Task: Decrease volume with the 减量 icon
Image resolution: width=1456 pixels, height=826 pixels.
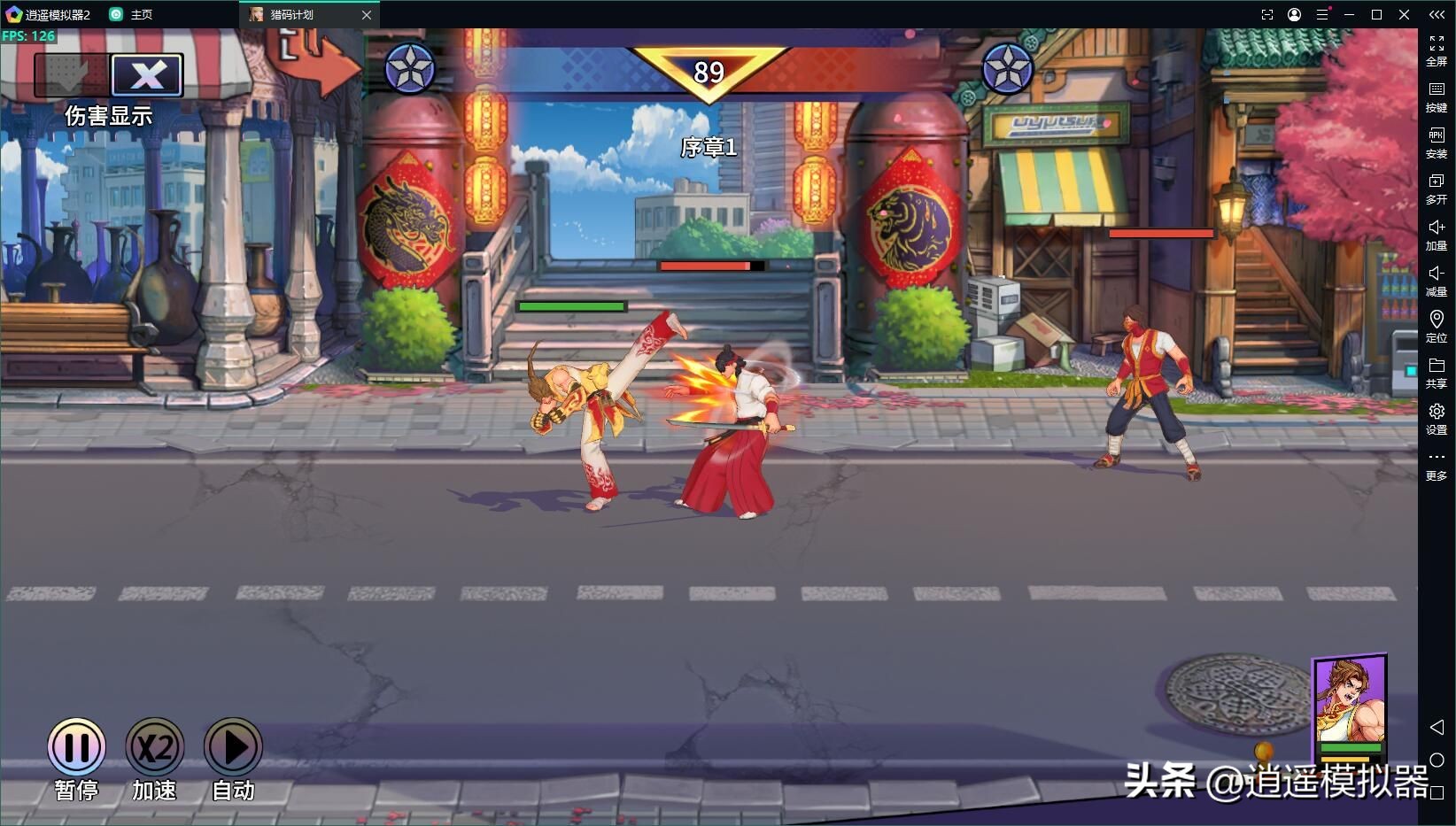Action: pos(1436,282)
